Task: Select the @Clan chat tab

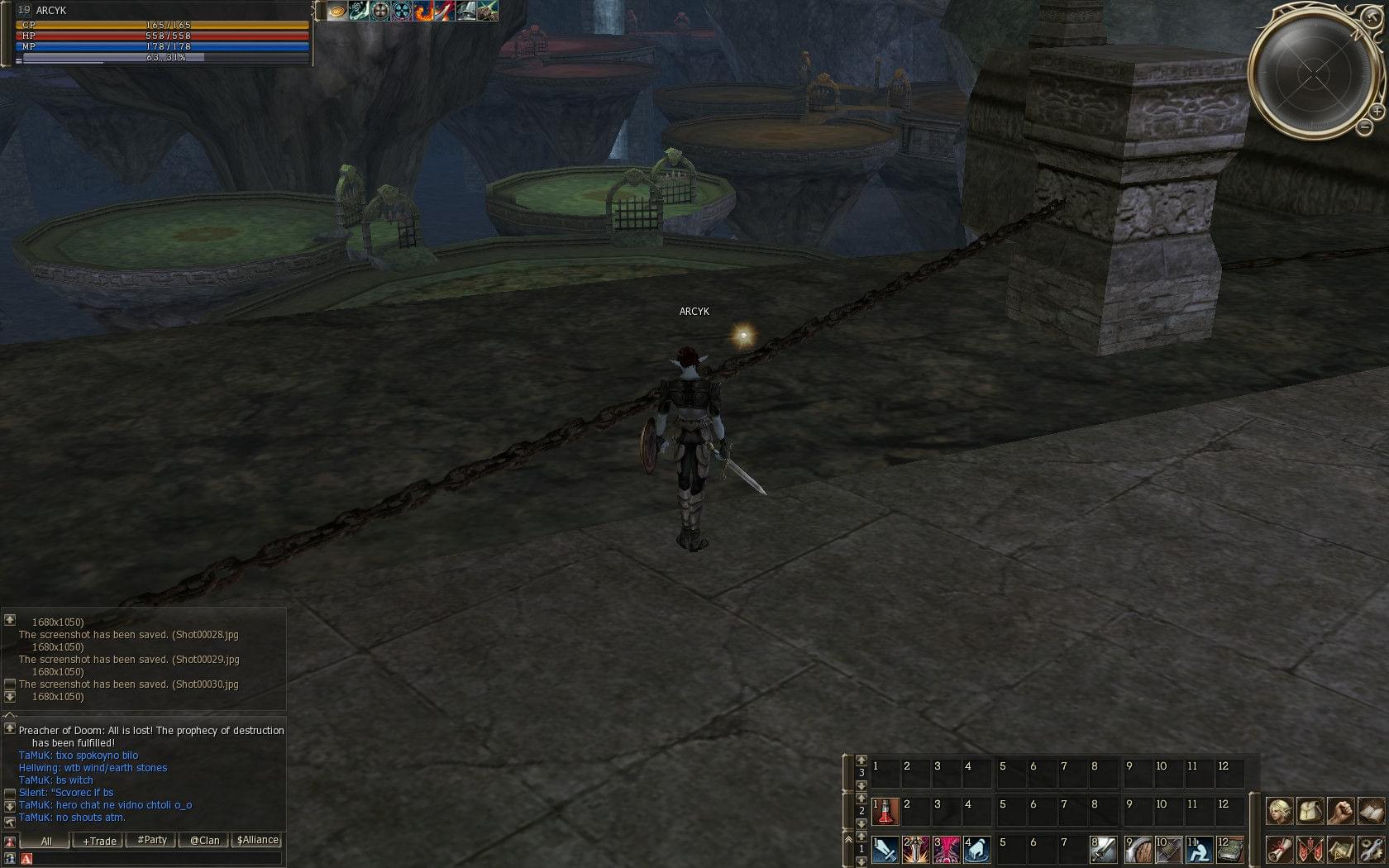Action: tap(204, 841)
